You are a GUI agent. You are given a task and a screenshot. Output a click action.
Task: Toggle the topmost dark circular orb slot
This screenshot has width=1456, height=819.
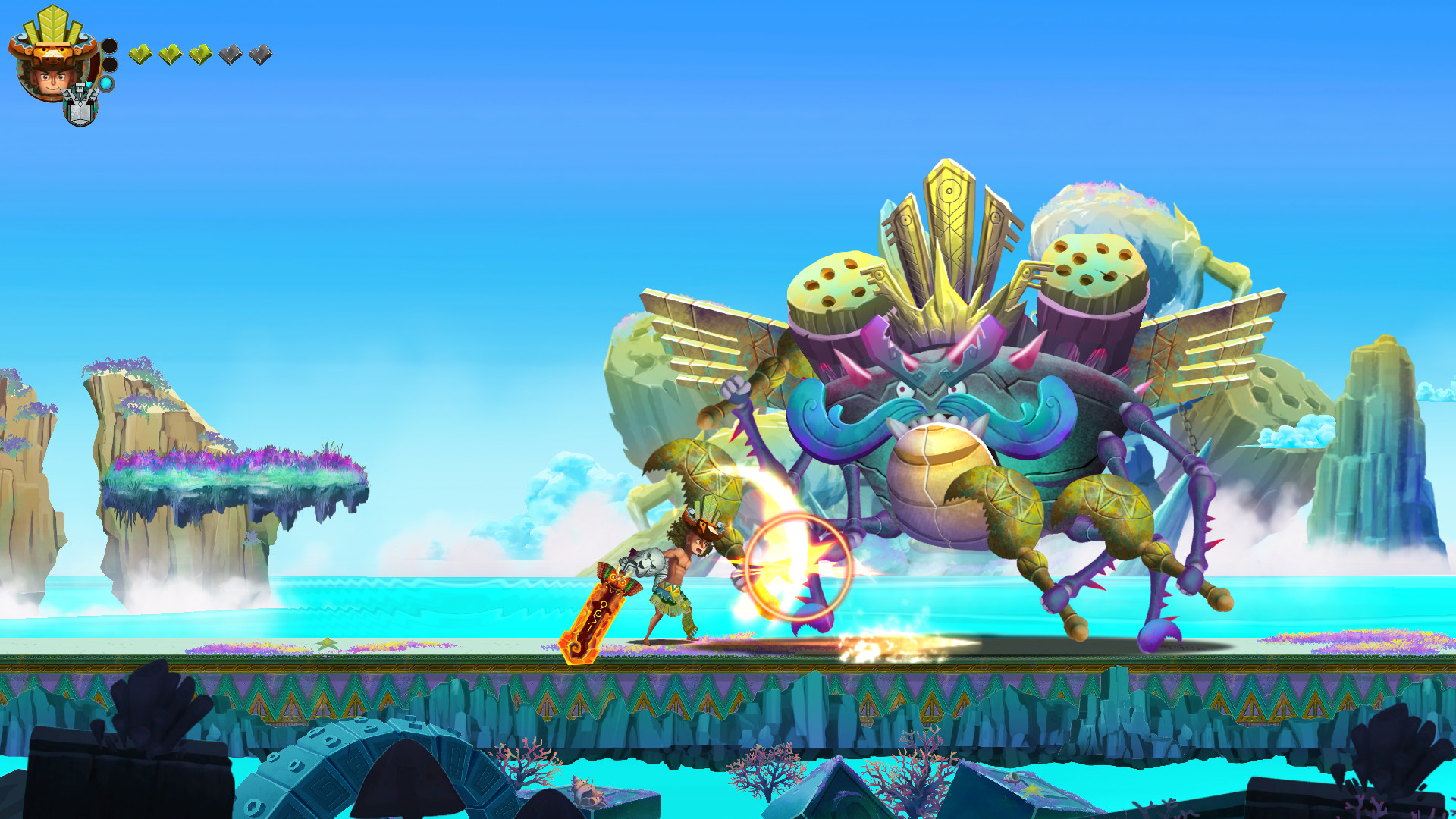(110, 47)
